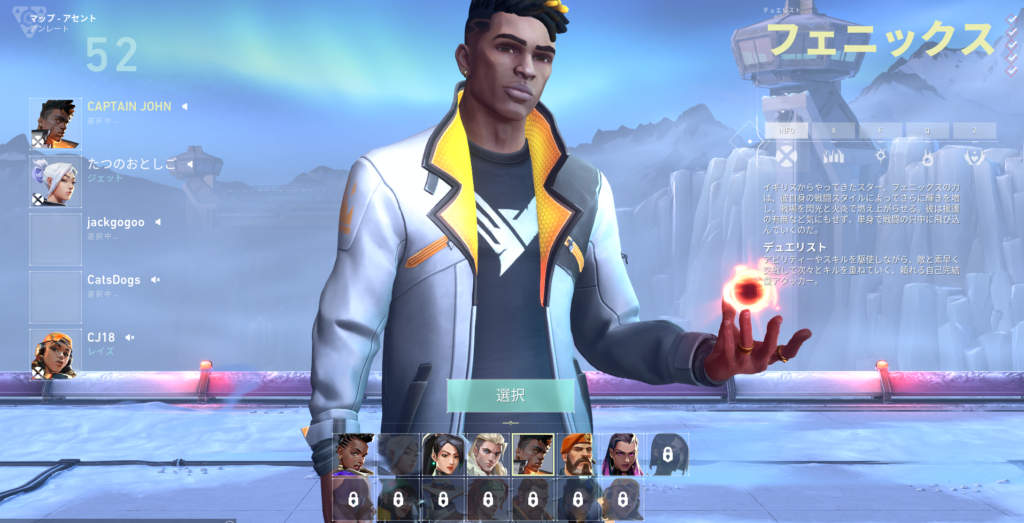Confirm agent with the 選択 button
This screenshot has width=1024, height=523.
510,395
